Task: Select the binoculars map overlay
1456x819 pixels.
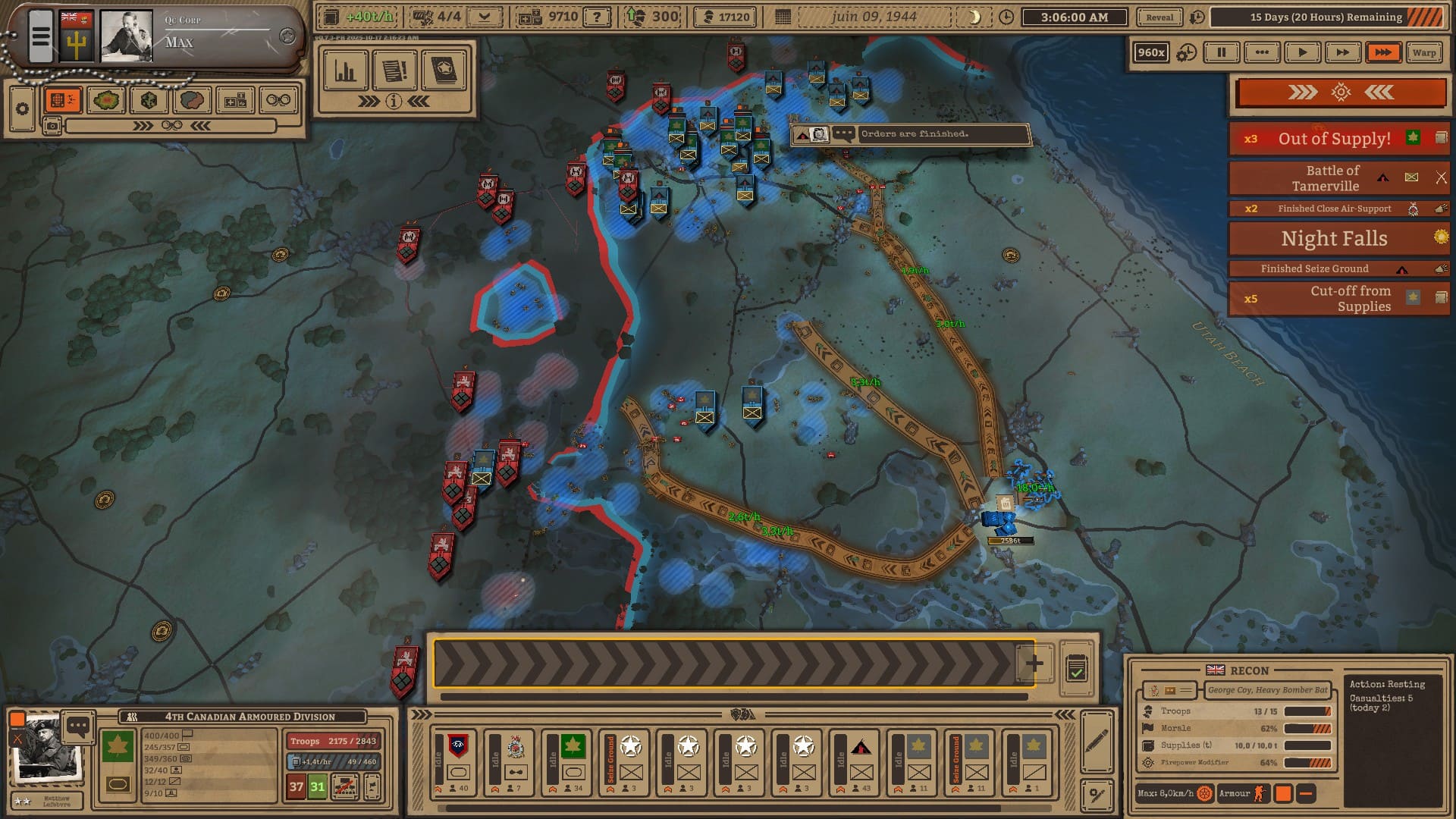Action: (x=278, y=100)
